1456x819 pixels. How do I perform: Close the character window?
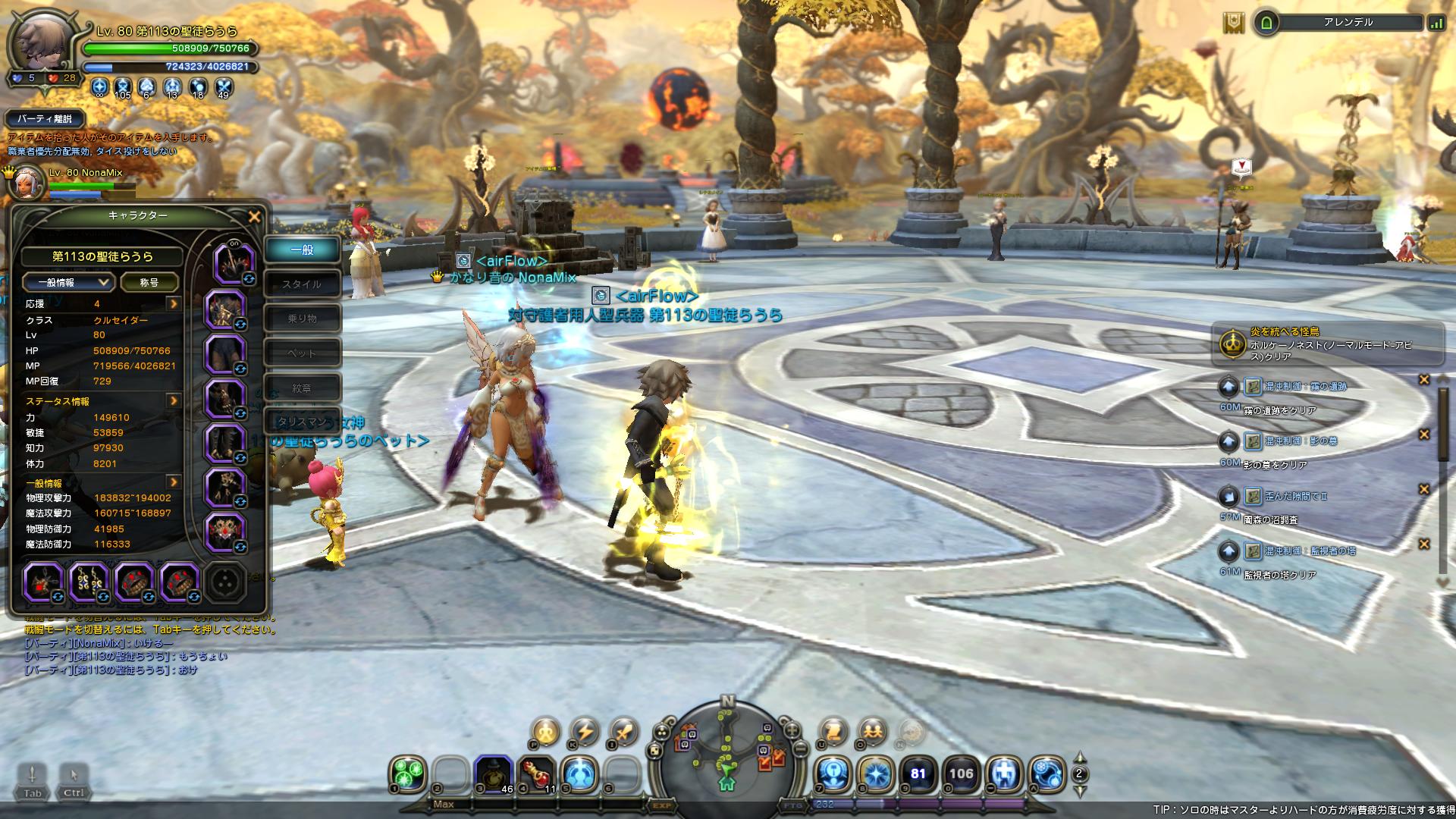coord(254,217)
